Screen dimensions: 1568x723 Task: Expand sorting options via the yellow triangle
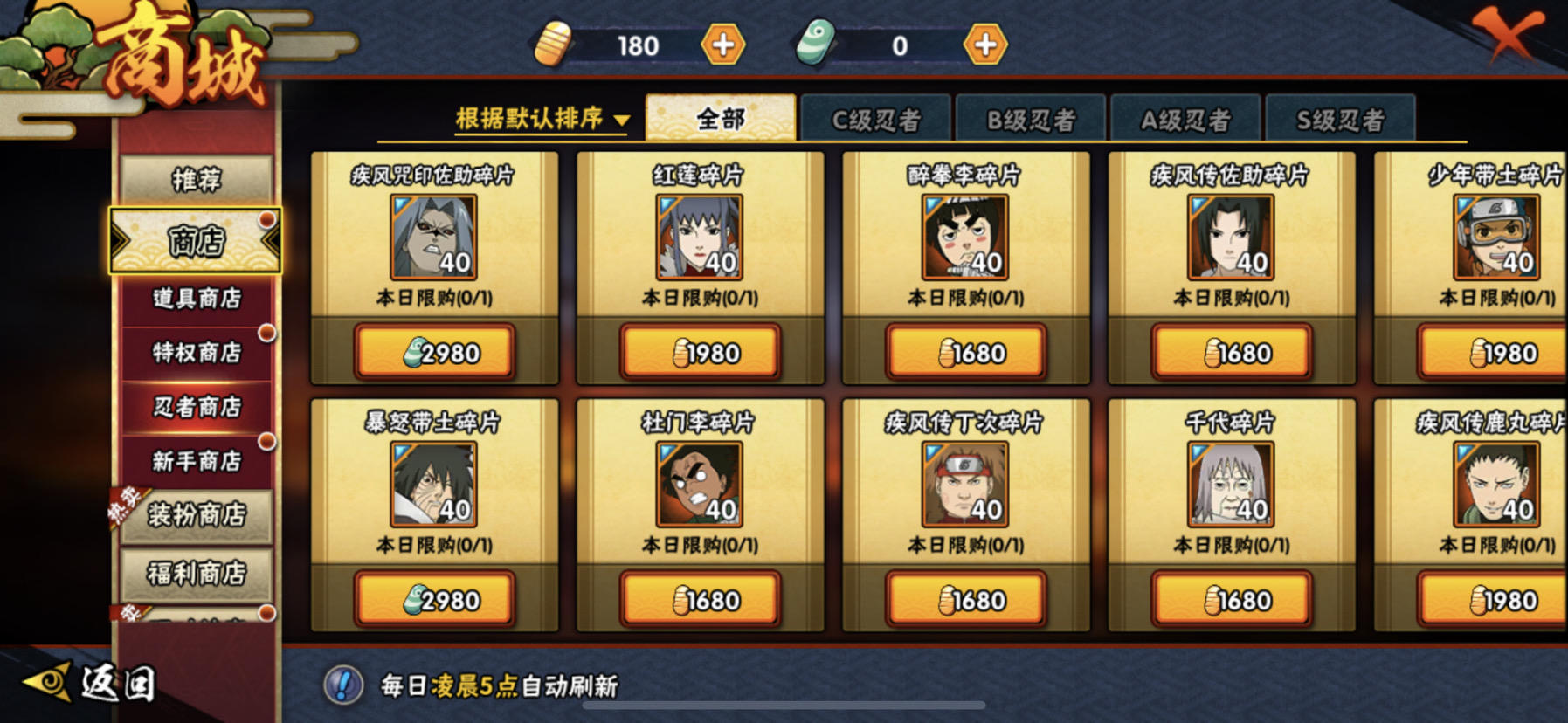tap(622, 117)
